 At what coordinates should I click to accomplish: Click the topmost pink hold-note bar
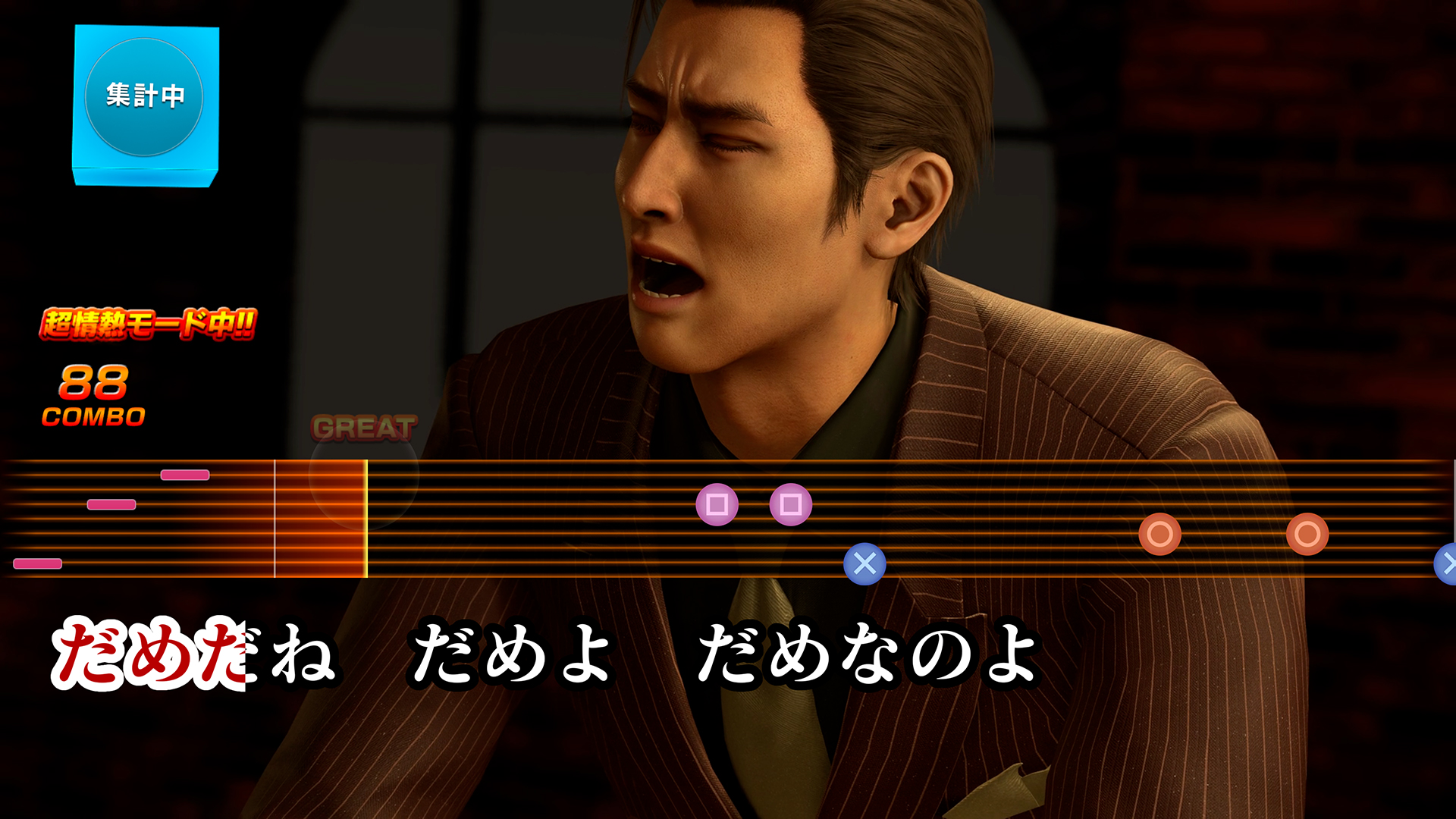pyautogui.click(x=184, y=475)
